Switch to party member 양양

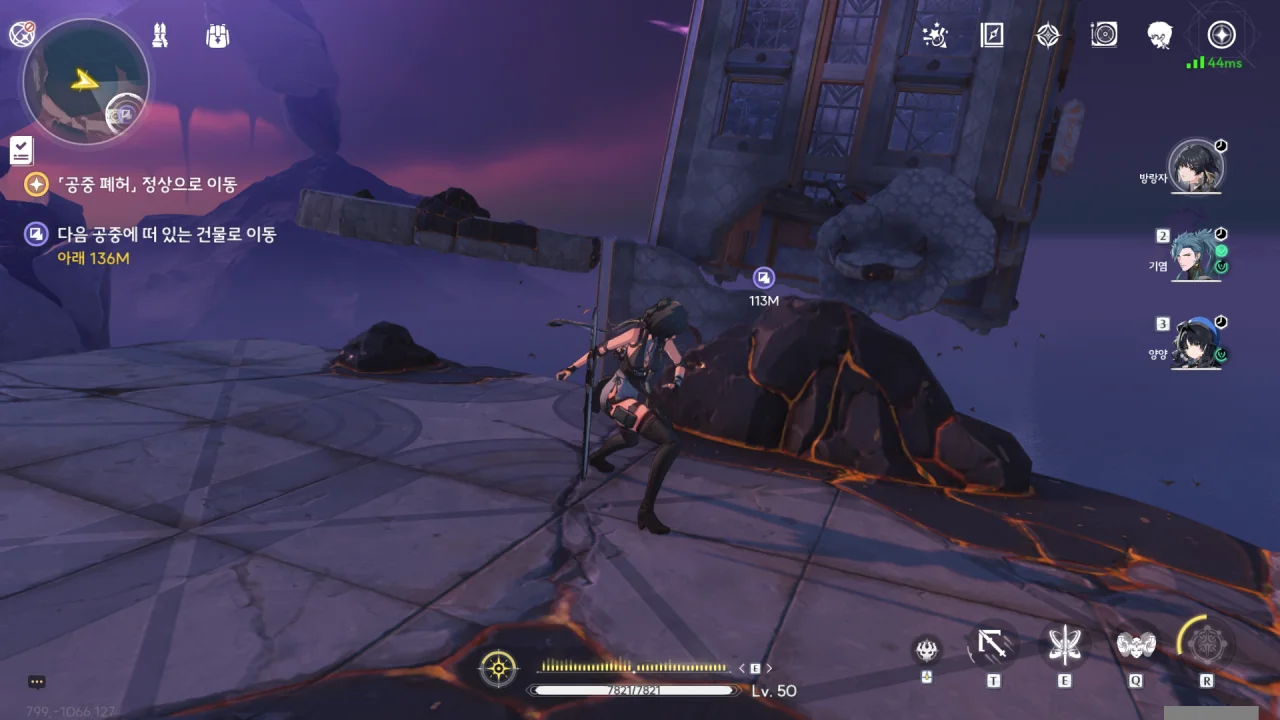pos(1196,344)
